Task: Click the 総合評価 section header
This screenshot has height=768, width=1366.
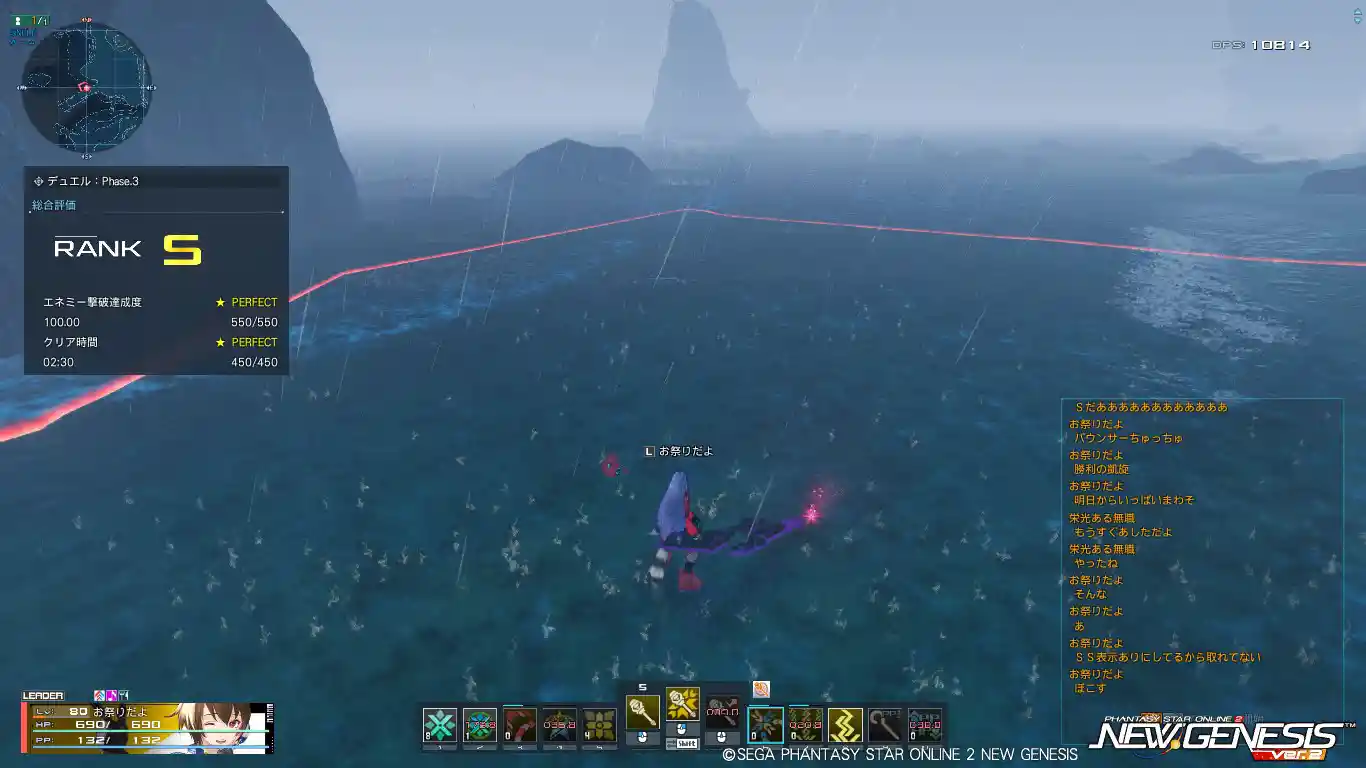Action: (52, 205)
